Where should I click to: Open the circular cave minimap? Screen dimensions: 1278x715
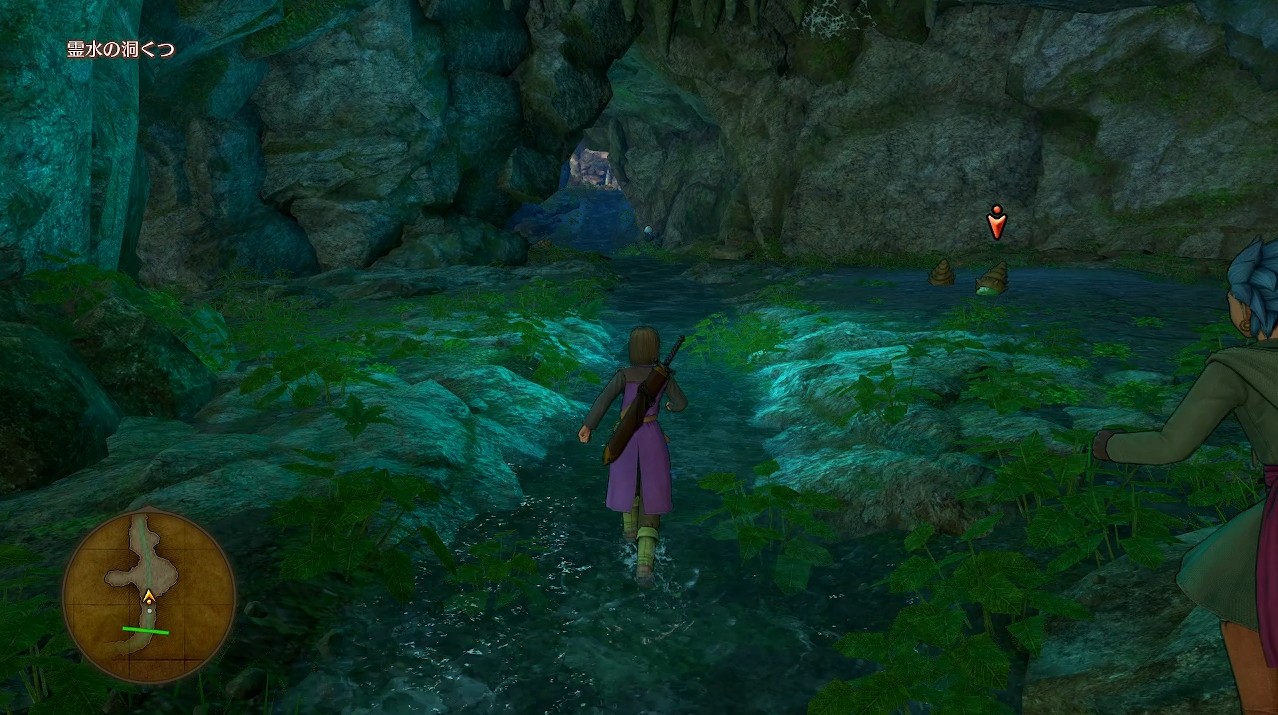pyautogui.click(x=149, y=596)
